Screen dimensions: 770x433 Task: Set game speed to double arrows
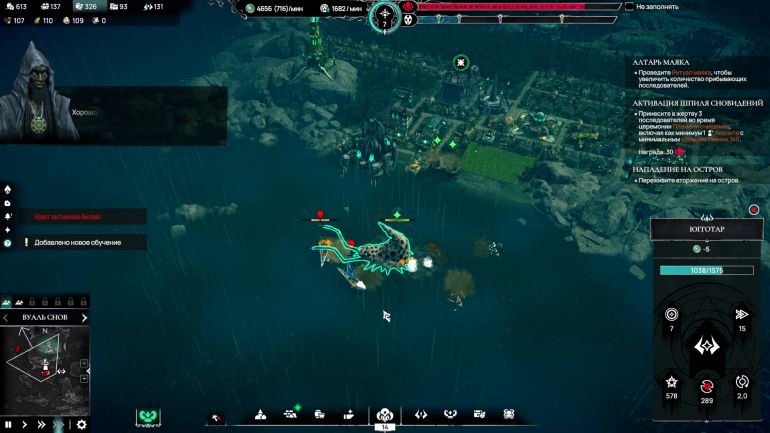coord(41,424)
